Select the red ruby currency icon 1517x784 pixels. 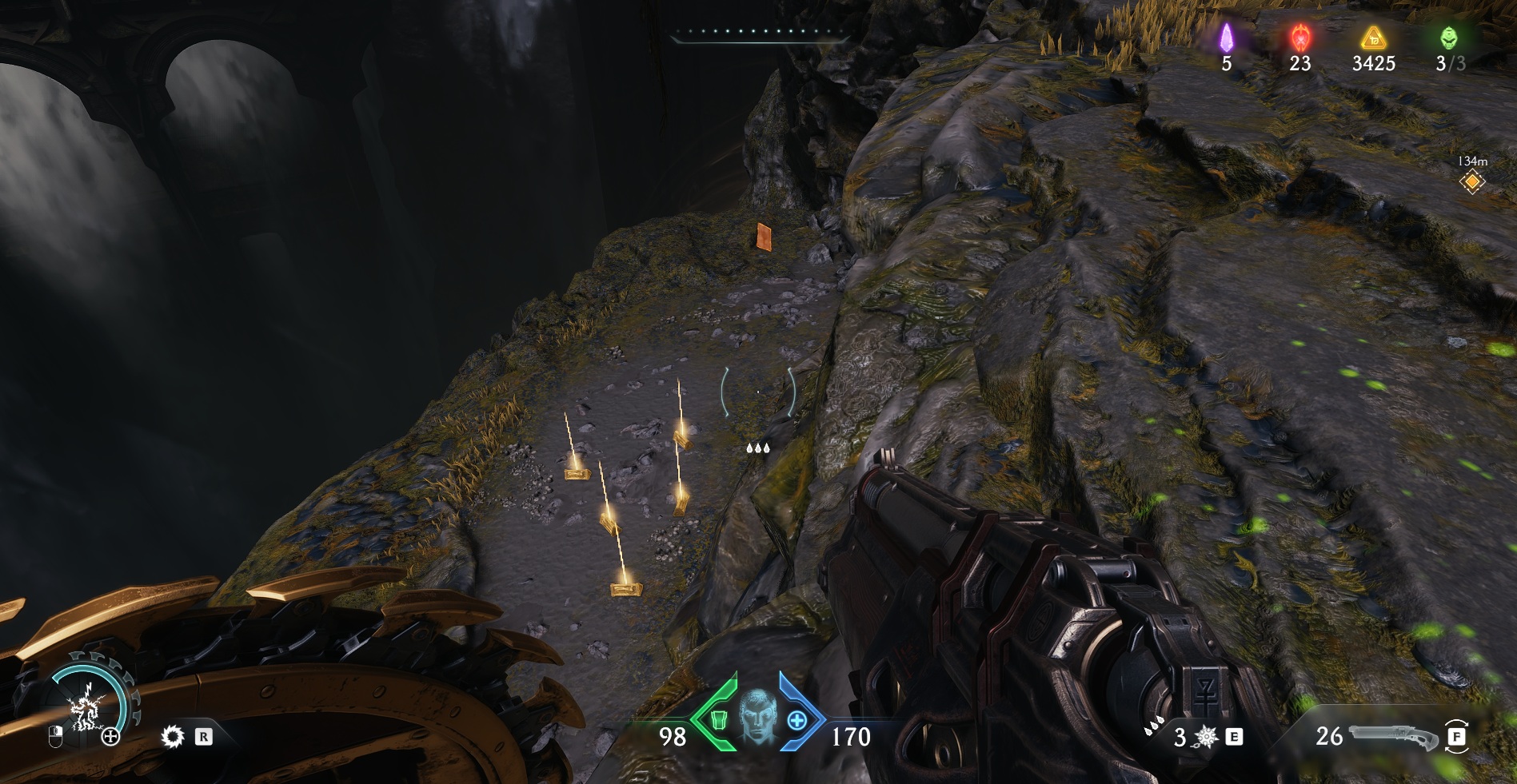(x=1300, y=38)
